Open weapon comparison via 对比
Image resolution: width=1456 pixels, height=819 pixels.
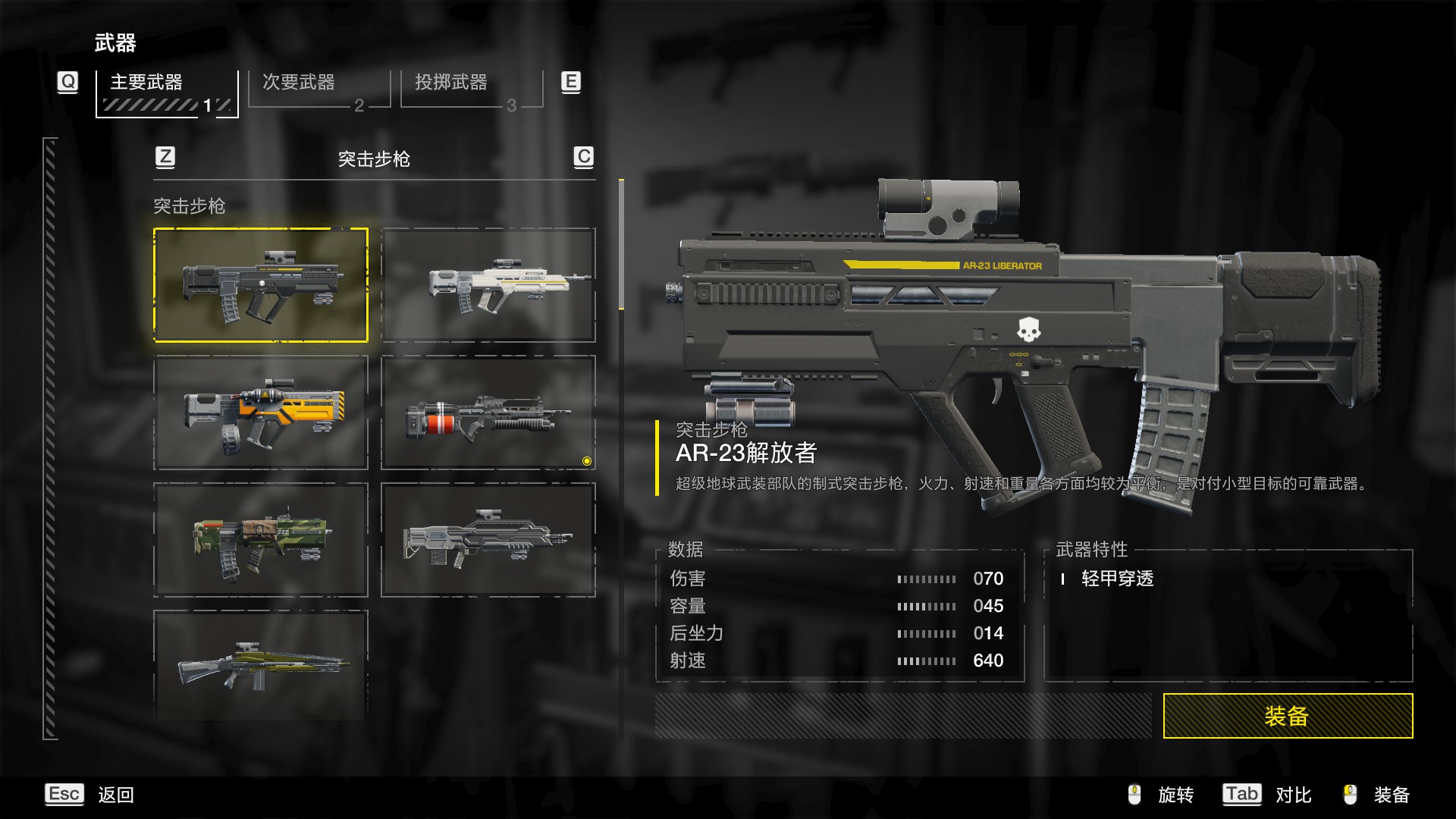click(x=1292, y=795)
